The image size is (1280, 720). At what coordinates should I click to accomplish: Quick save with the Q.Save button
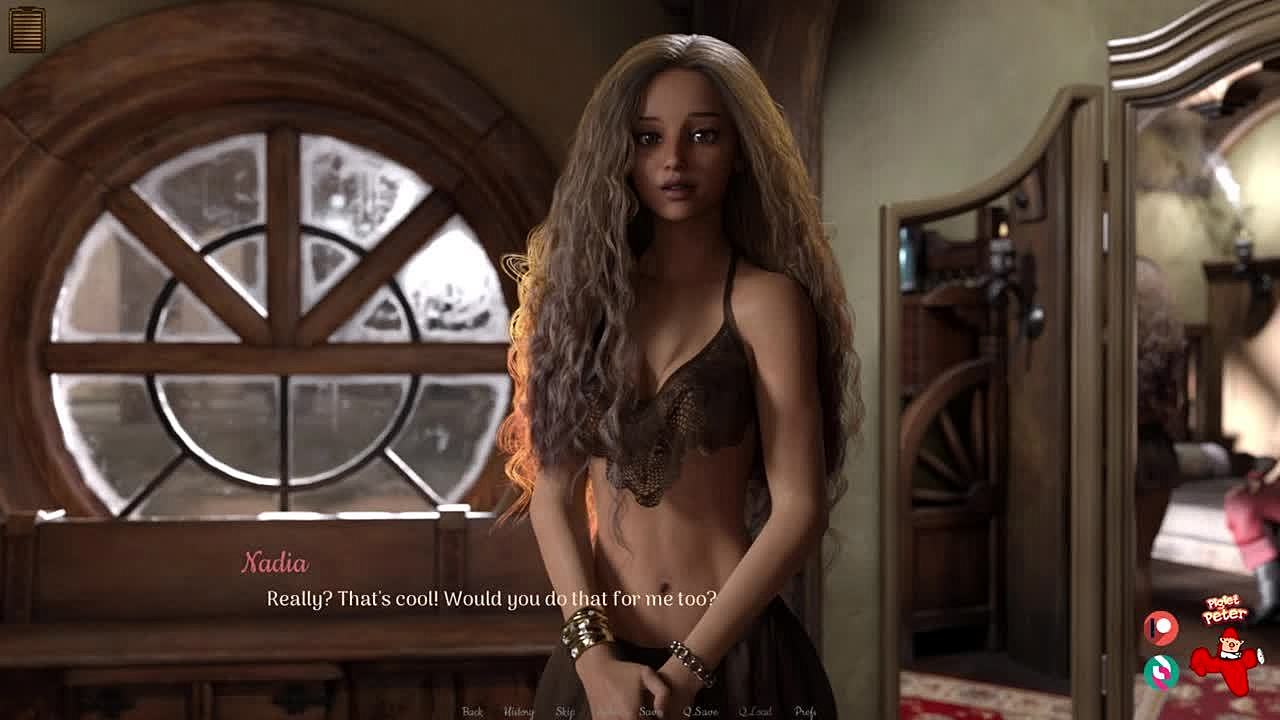click(x=700, y=711)
